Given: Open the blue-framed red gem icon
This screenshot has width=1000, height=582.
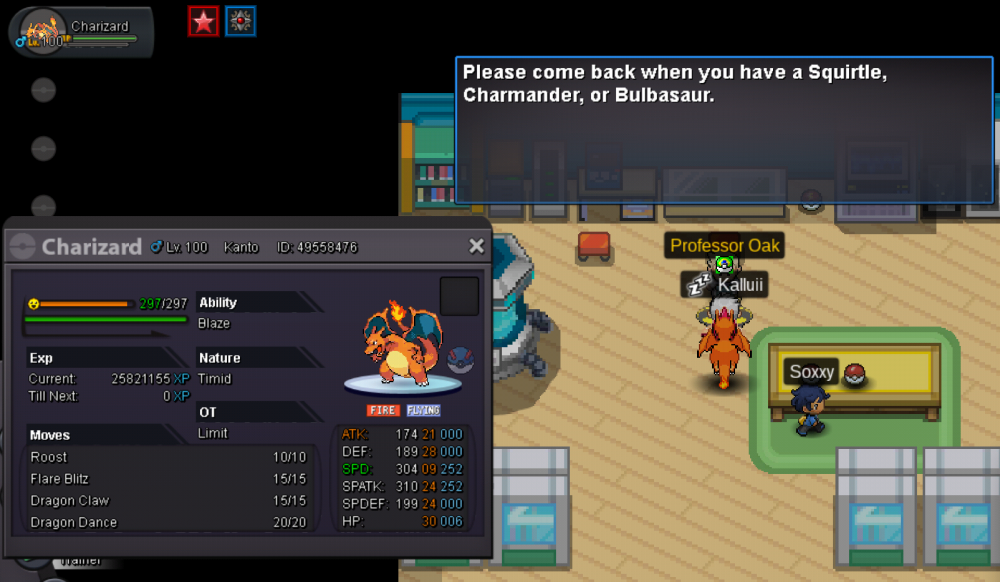Looking at the screenshot, I should tap(240, 21).
